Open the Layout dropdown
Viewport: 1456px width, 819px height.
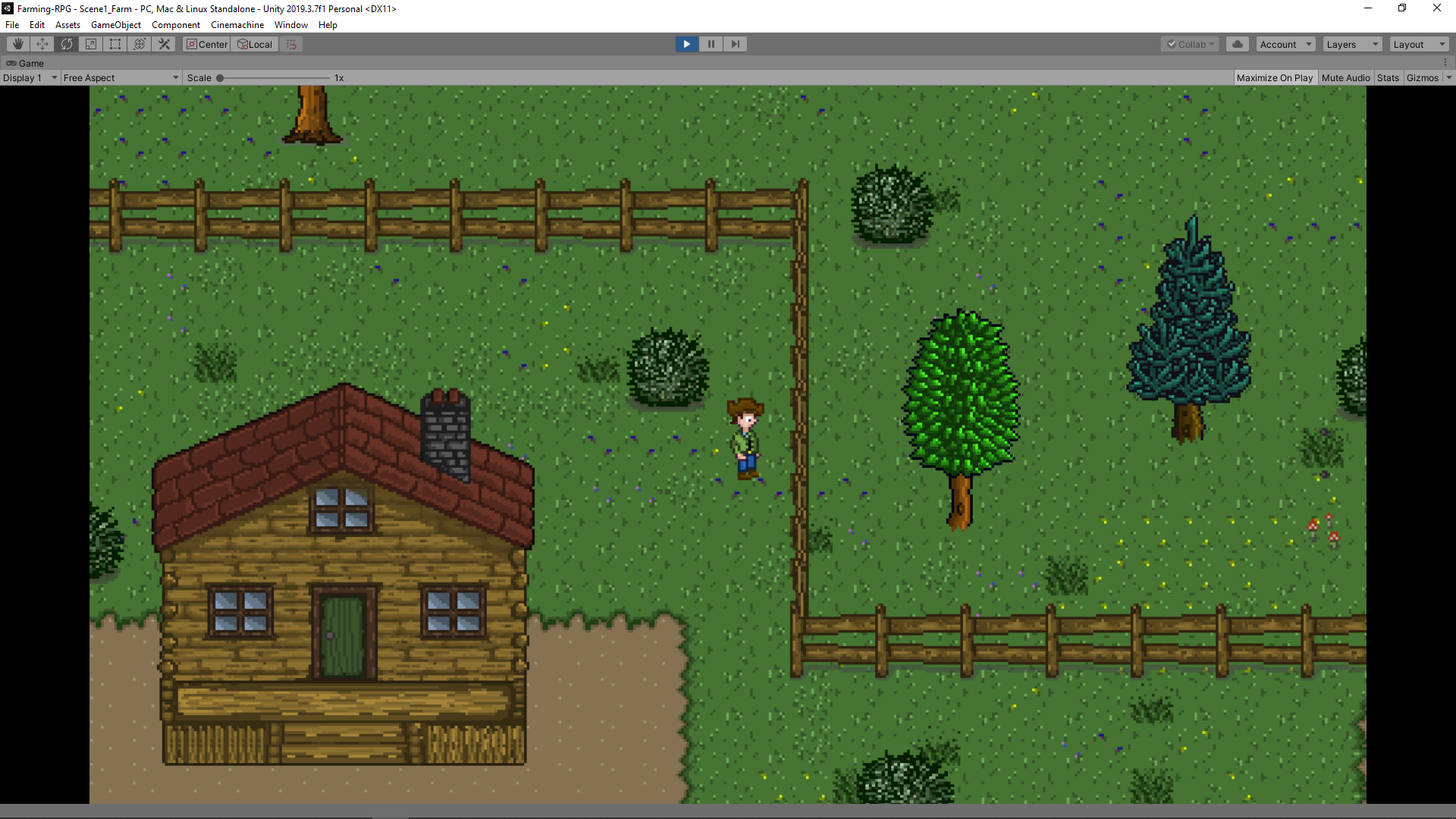[x=1417, y=44]
